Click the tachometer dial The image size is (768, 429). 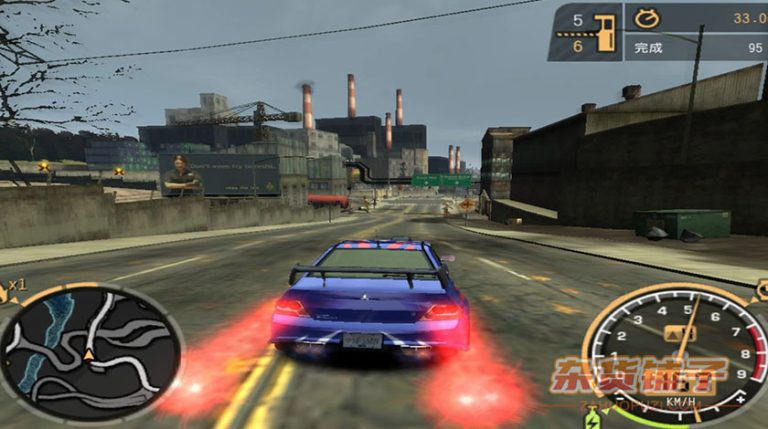pos(675,350)
